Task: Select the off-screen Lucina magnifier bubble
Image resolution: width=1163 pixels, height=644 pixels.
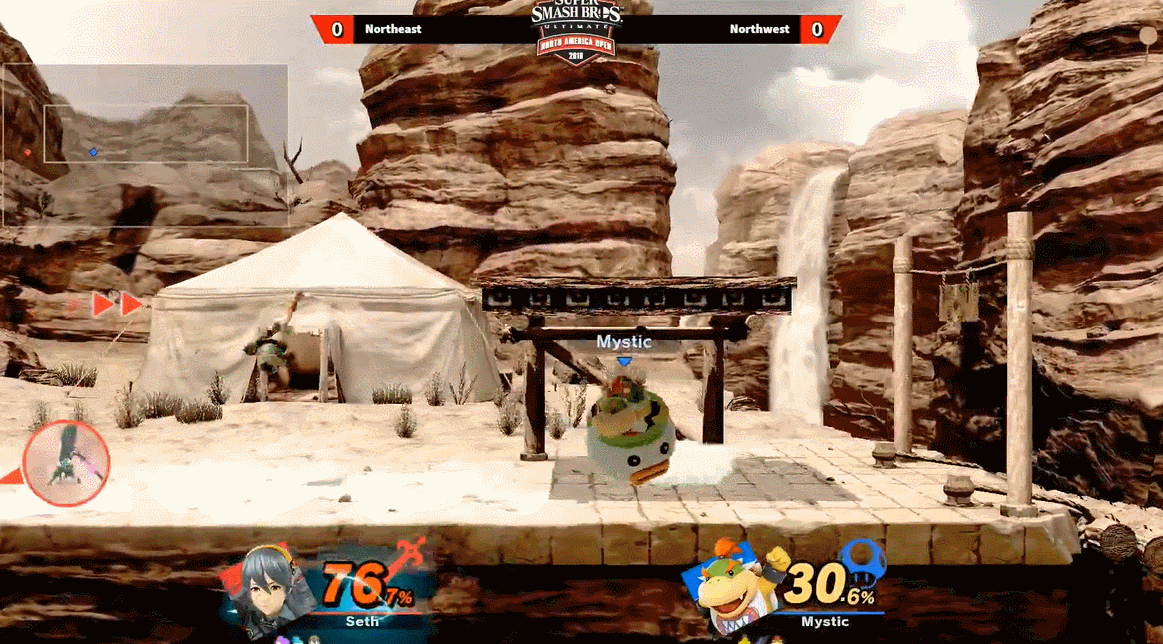Action: point(66,464)
